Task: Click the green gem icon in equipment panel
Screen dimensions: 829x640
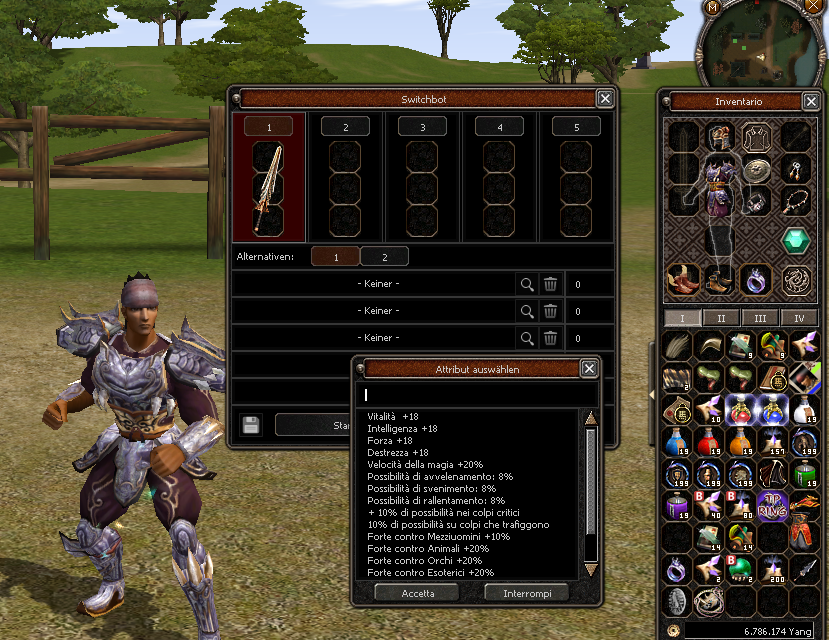Action: pyautogui.click(x=796, y=241)
